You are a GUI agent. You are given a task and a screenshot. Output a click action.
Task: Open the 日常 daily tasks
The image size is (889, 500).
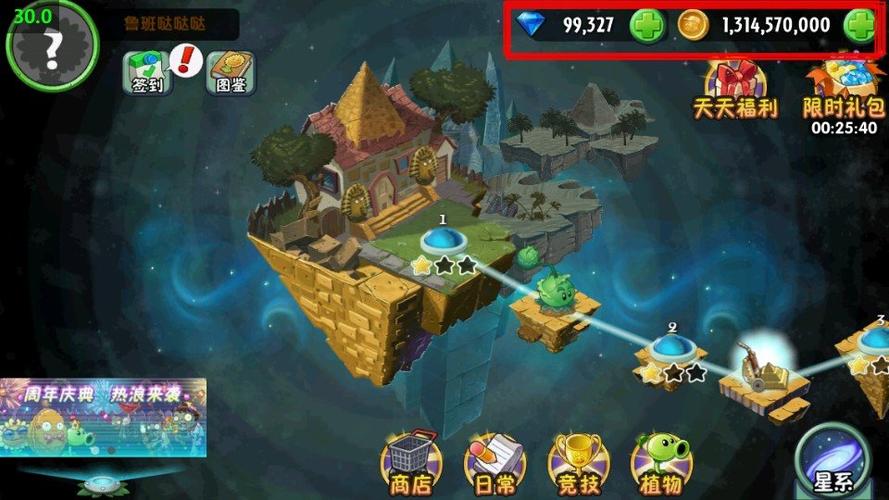click(x=494, y=462)
